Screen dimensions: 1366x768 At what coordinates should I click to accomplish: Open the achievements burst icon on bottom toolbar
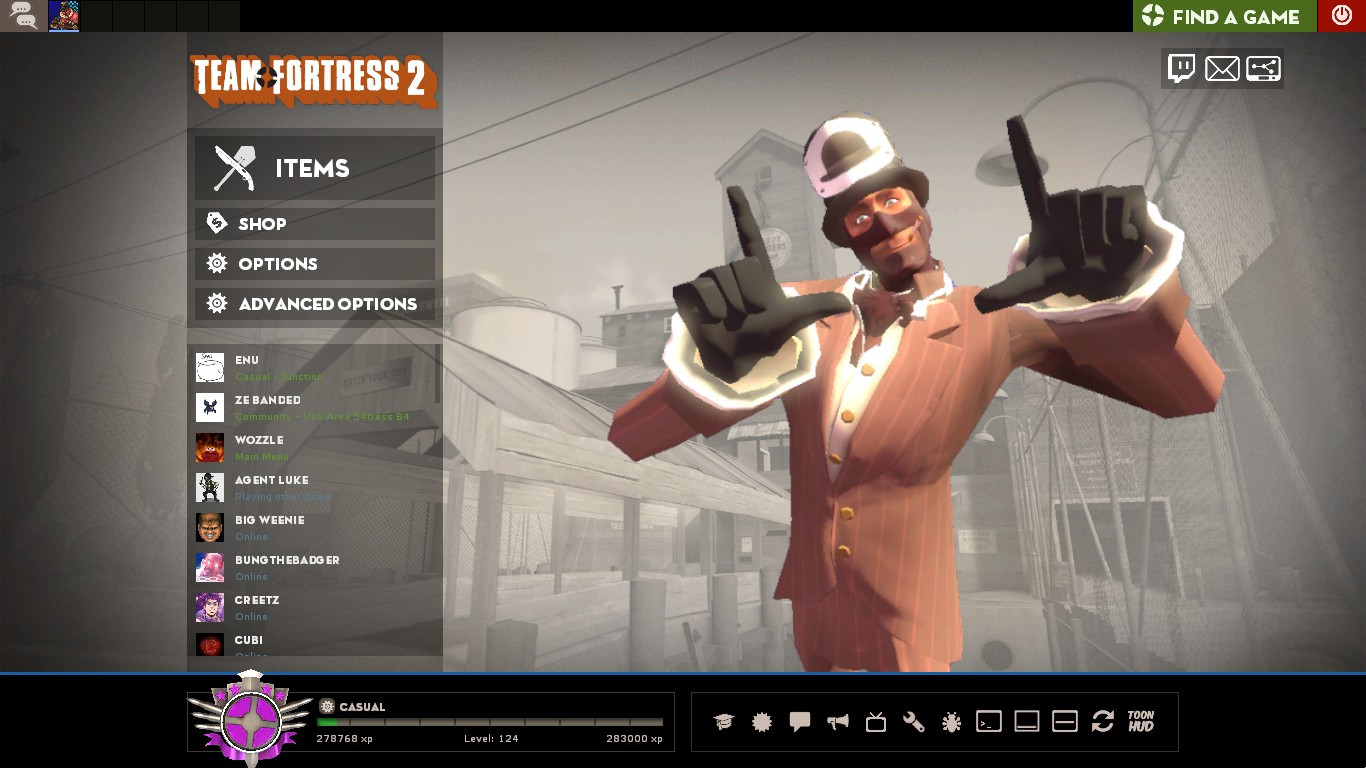tap(762, 721)
